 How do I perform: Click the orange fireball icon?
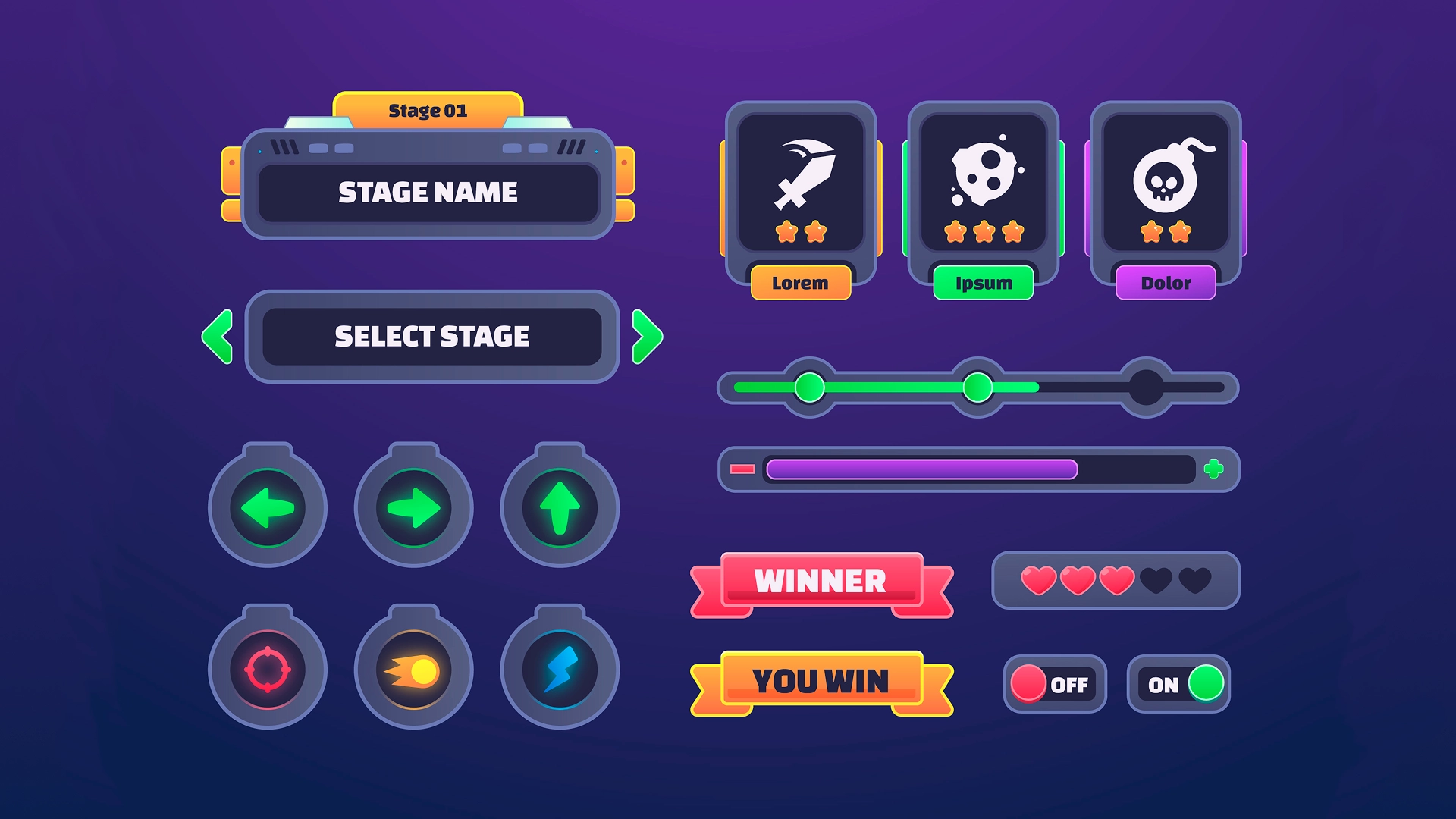click(413, 669)
